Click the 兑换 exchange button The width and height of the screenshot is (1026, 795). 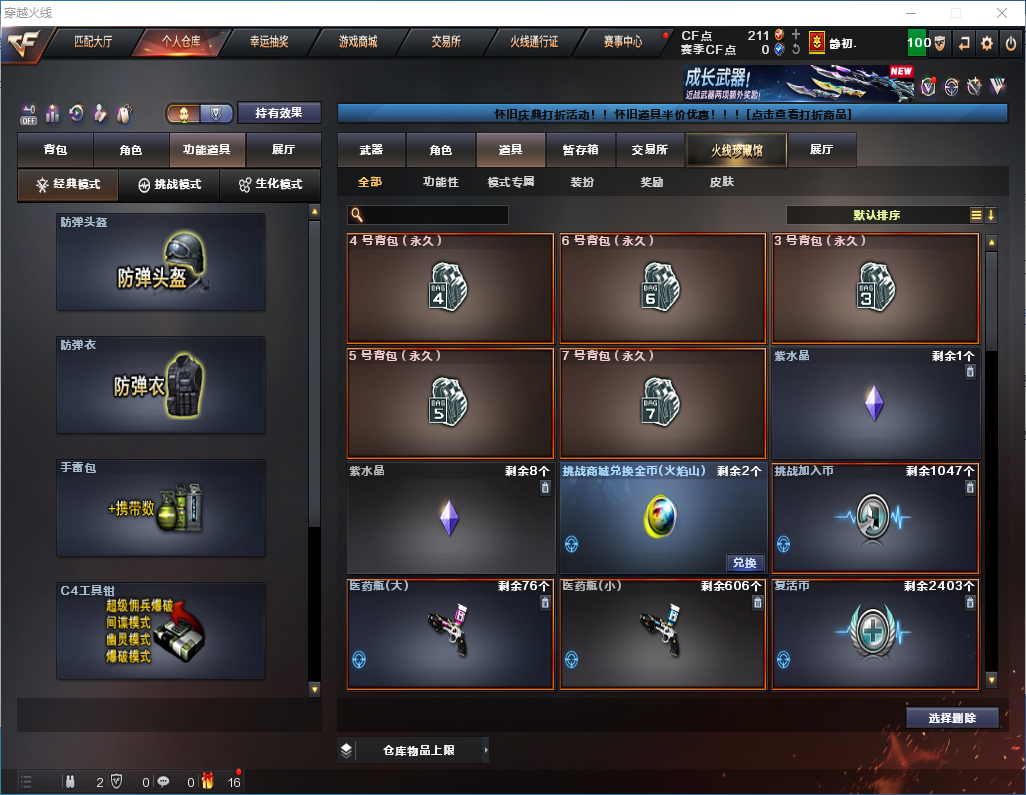coord(745,563)
